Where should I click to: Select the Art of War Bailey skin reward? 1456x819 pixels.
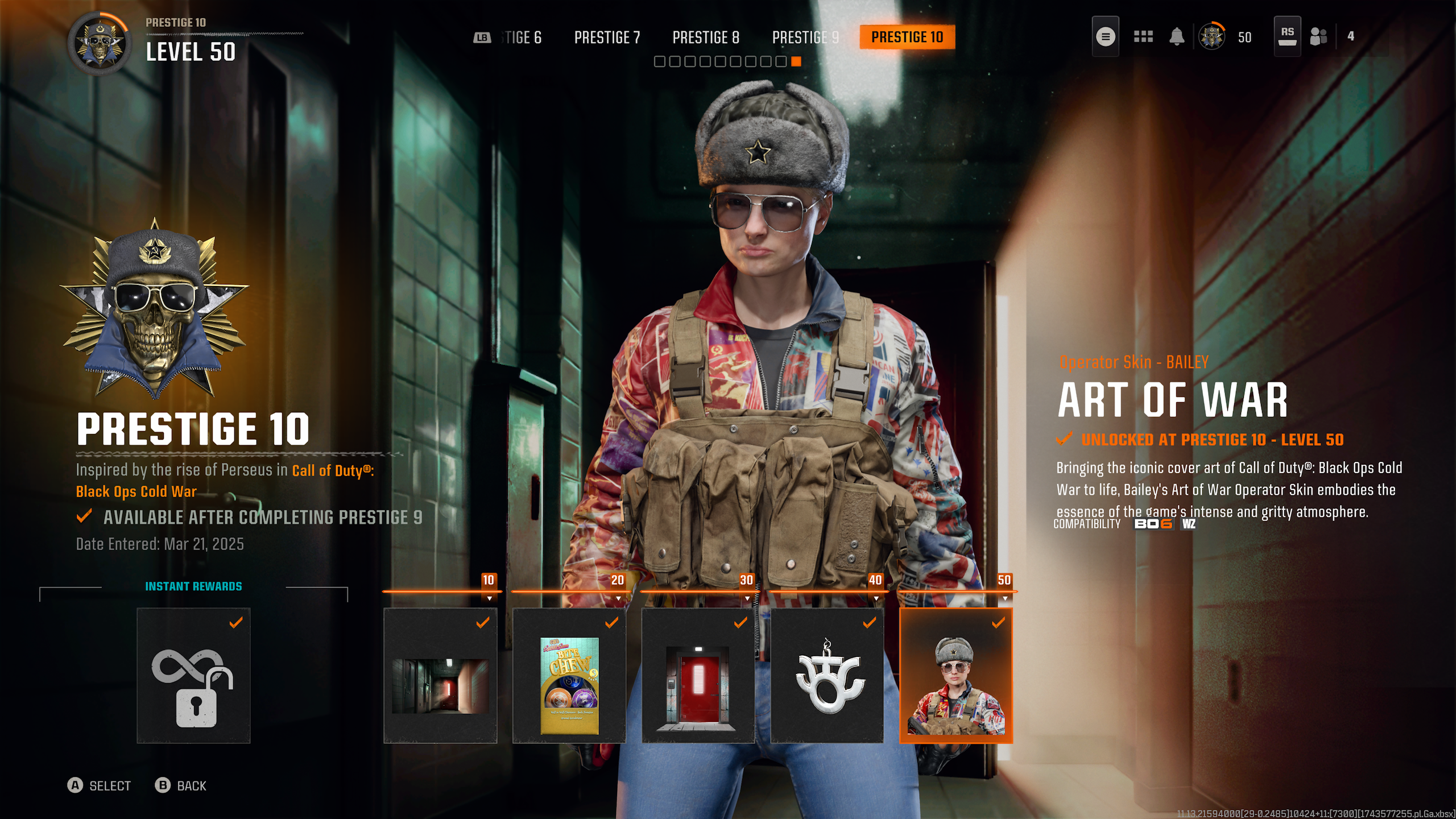[956, 676]
